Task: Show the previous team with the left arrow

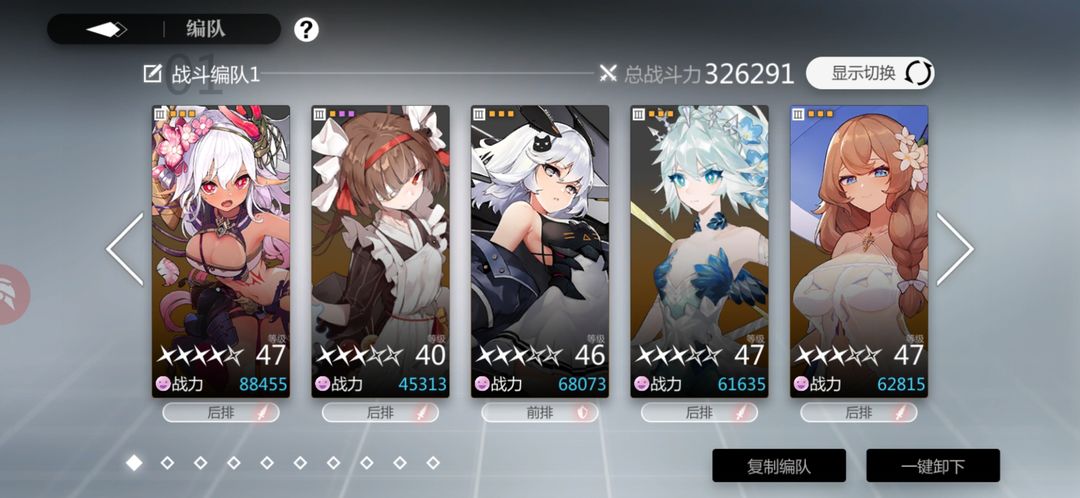Action: point(126,249)
